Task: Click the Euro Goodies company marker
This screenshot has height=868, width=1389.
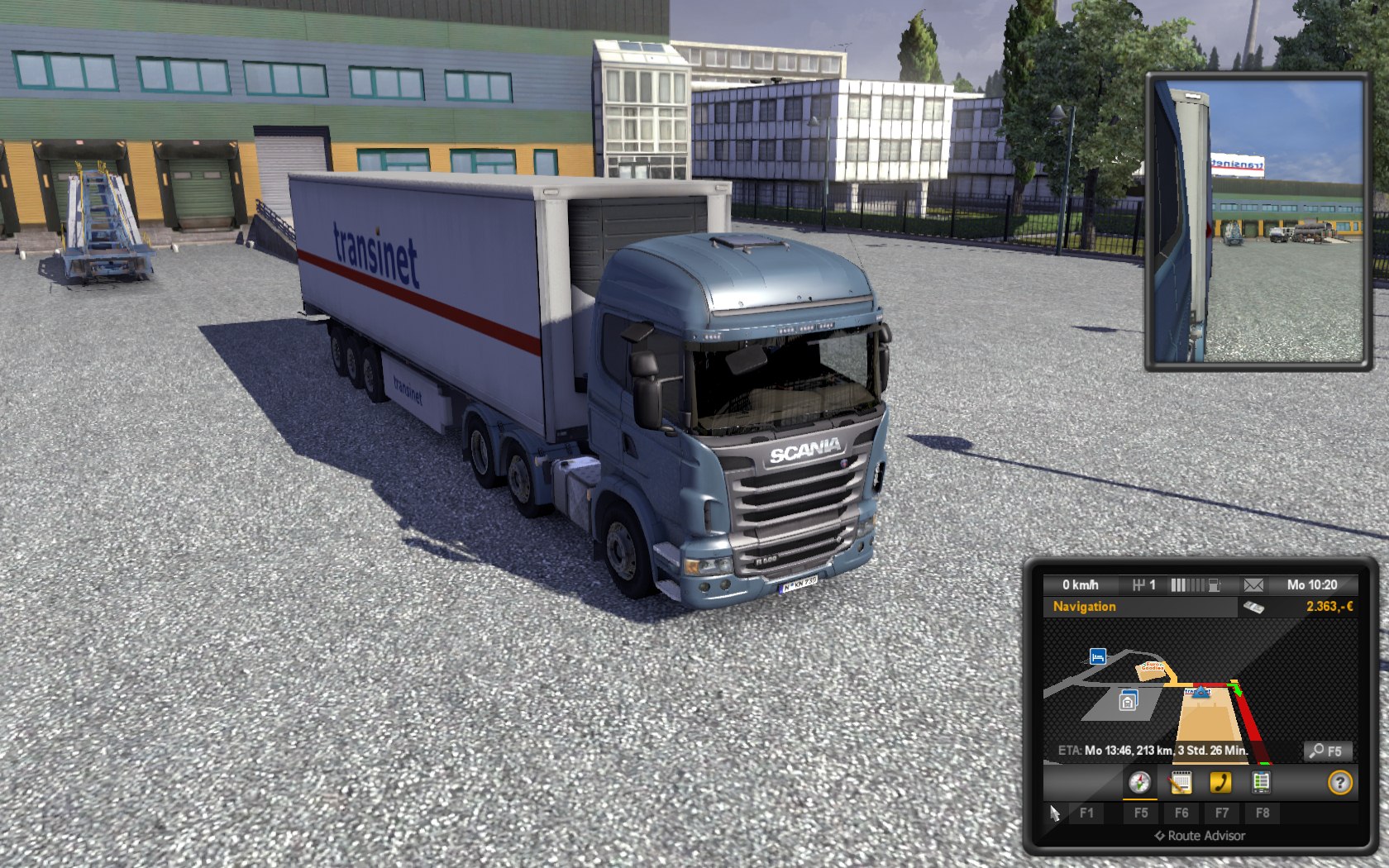Action: [1152, 667]
